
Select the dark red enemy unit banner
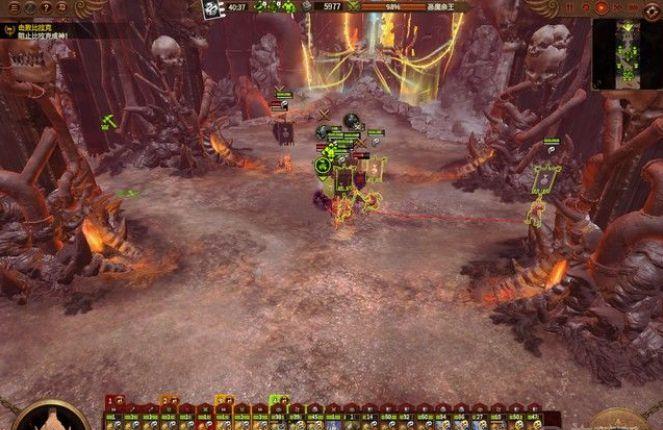click(284, 133)
